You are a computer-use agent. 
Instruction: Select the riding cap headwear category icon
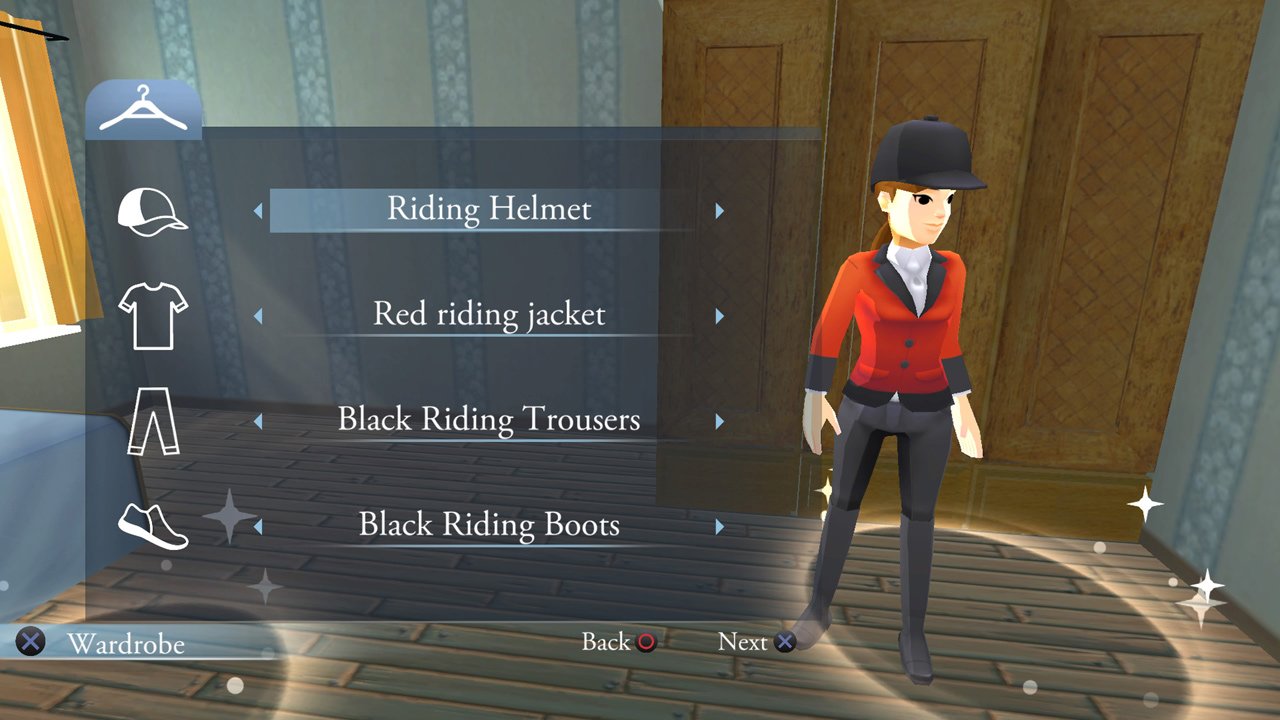155,213
